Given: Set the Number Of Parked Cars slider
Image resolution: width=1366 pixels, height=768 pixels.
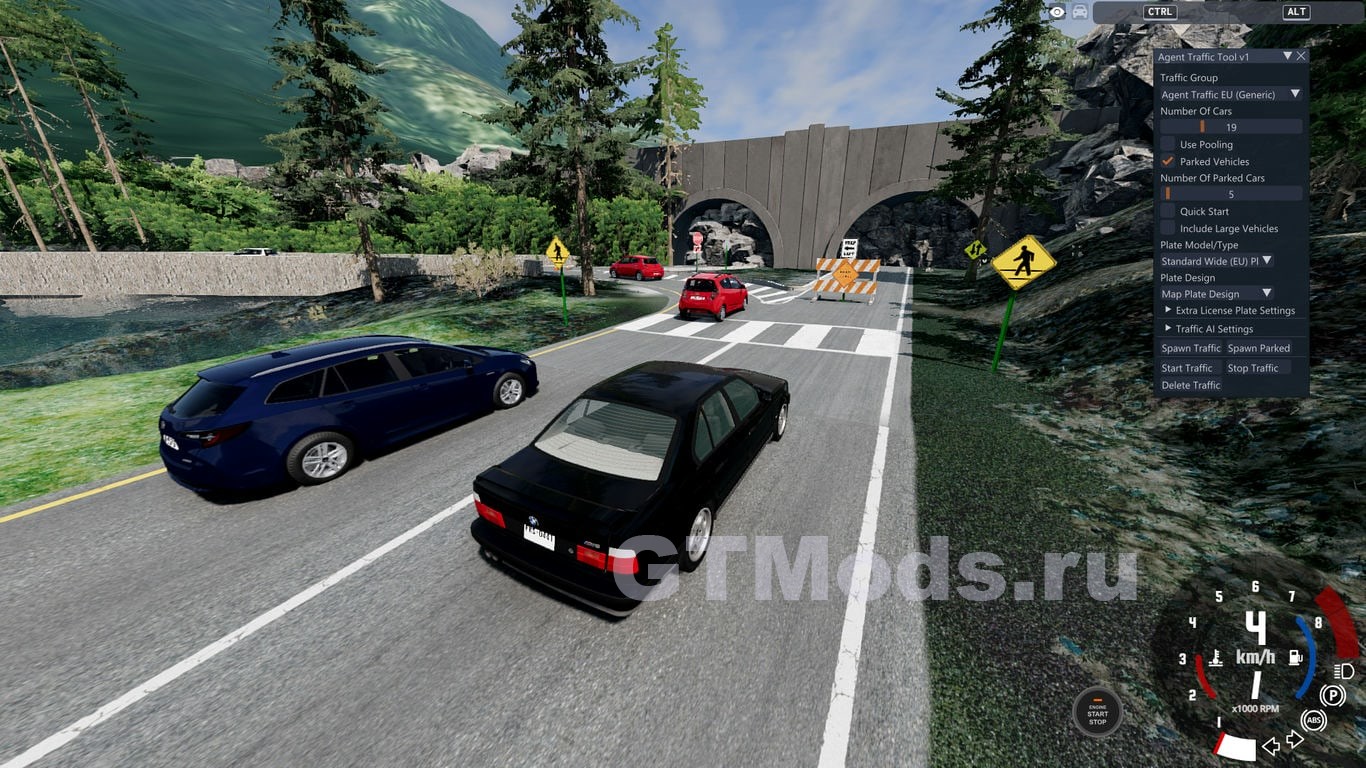Looking at the screenshot, I should pyautogui.click(x=1230, y=194).
